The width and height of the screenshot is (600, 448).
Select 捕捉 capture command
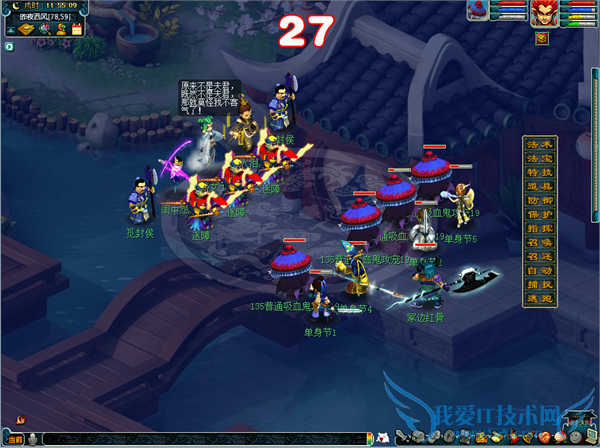click(x=538, y=284)
